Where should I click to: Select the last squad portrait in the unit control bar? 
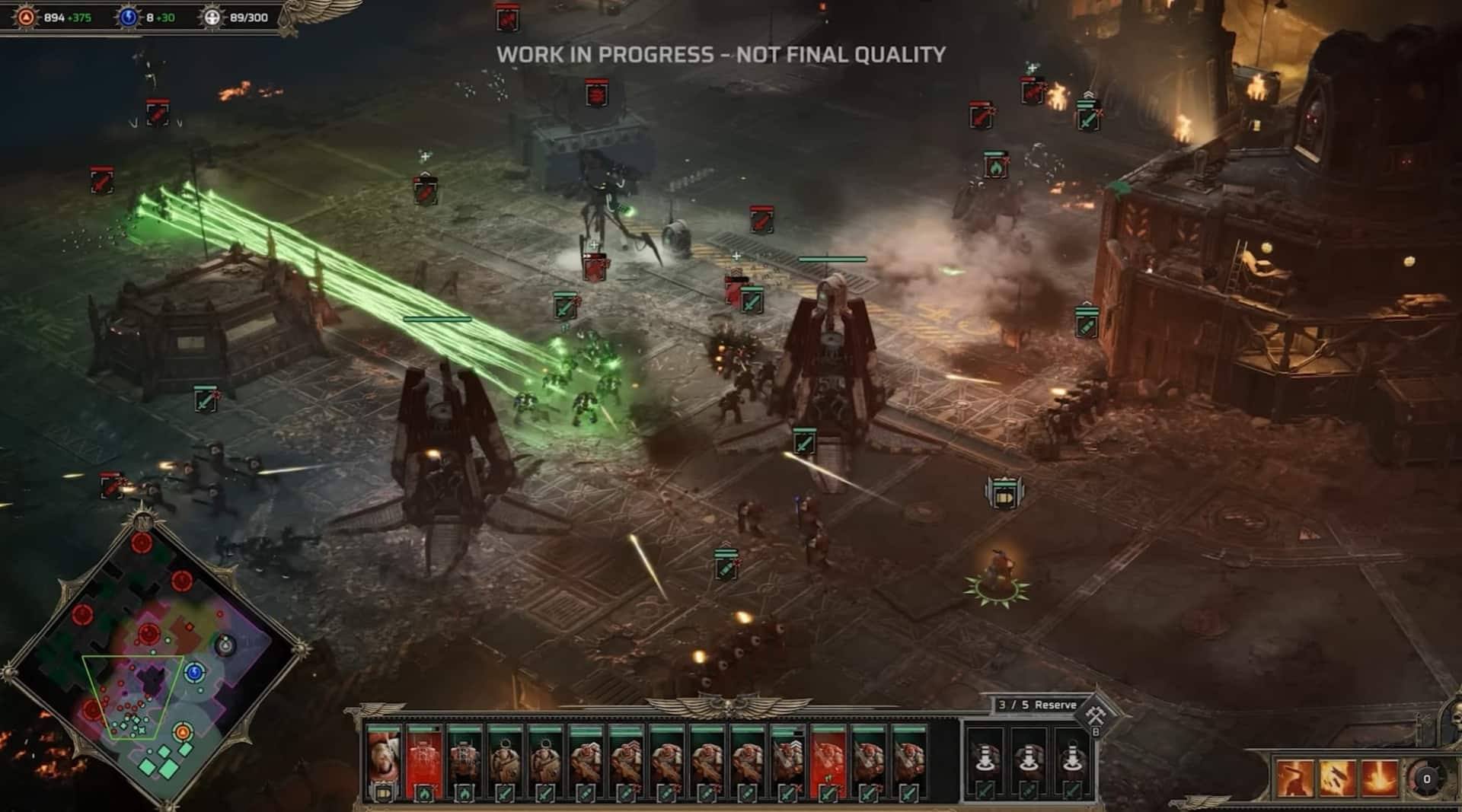pyautogui.click(x=908, y=755)
